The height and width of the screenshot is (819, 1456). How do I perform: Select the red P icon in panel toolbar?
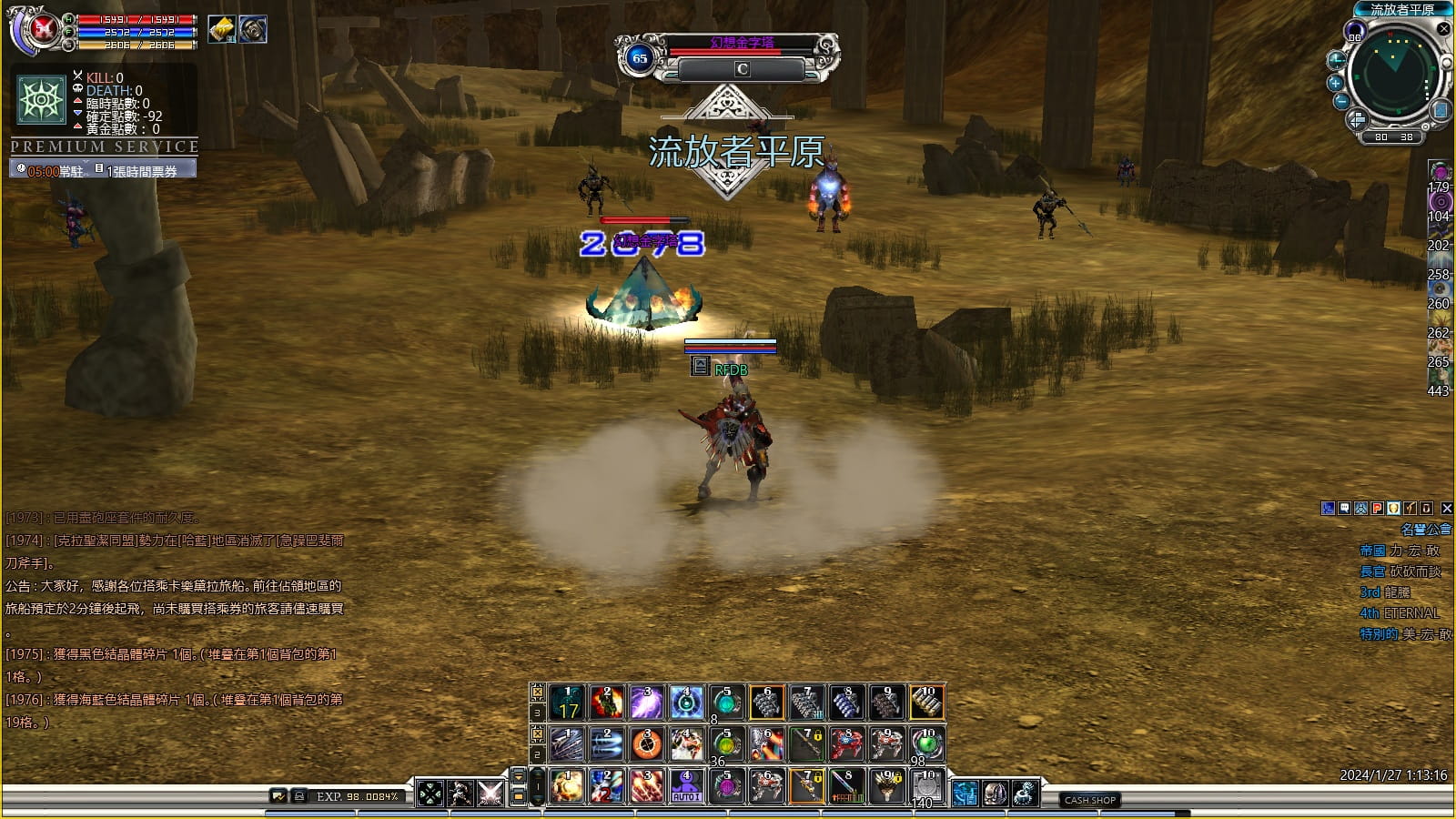[x=1377, y=509]
